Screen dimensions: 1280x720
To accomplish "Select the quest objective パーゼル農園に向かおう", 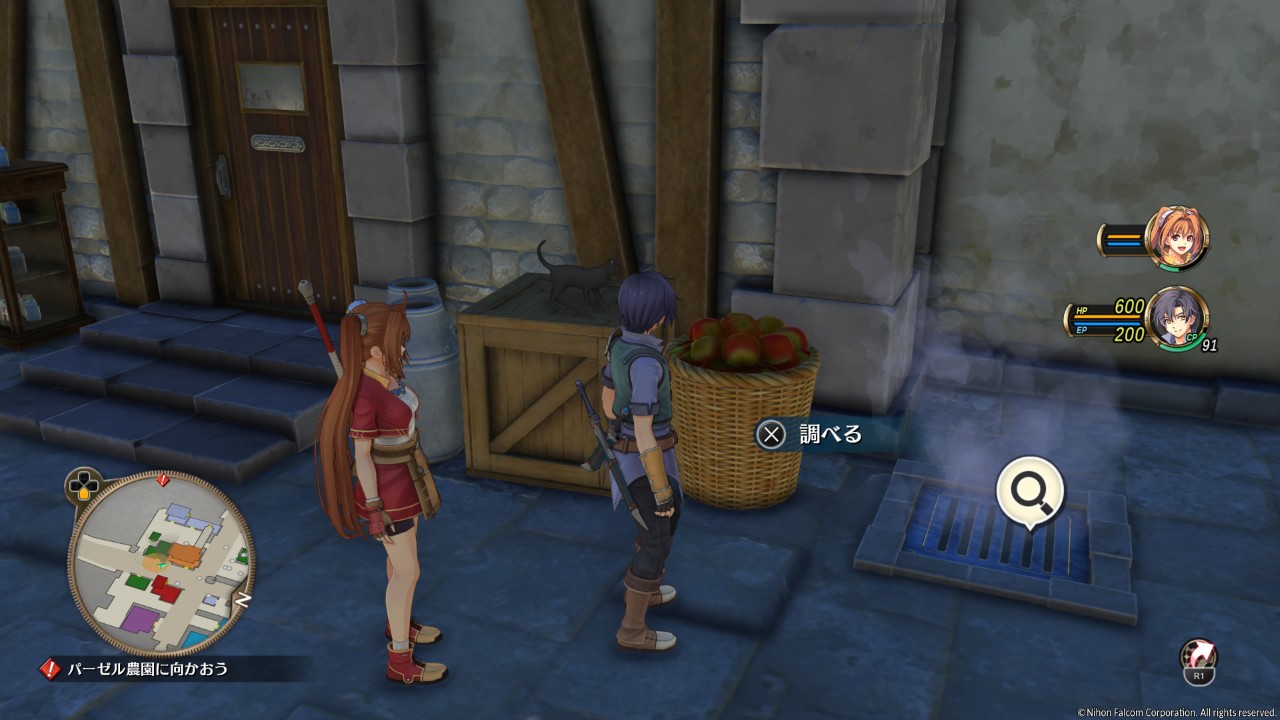I will coord(147,668).
